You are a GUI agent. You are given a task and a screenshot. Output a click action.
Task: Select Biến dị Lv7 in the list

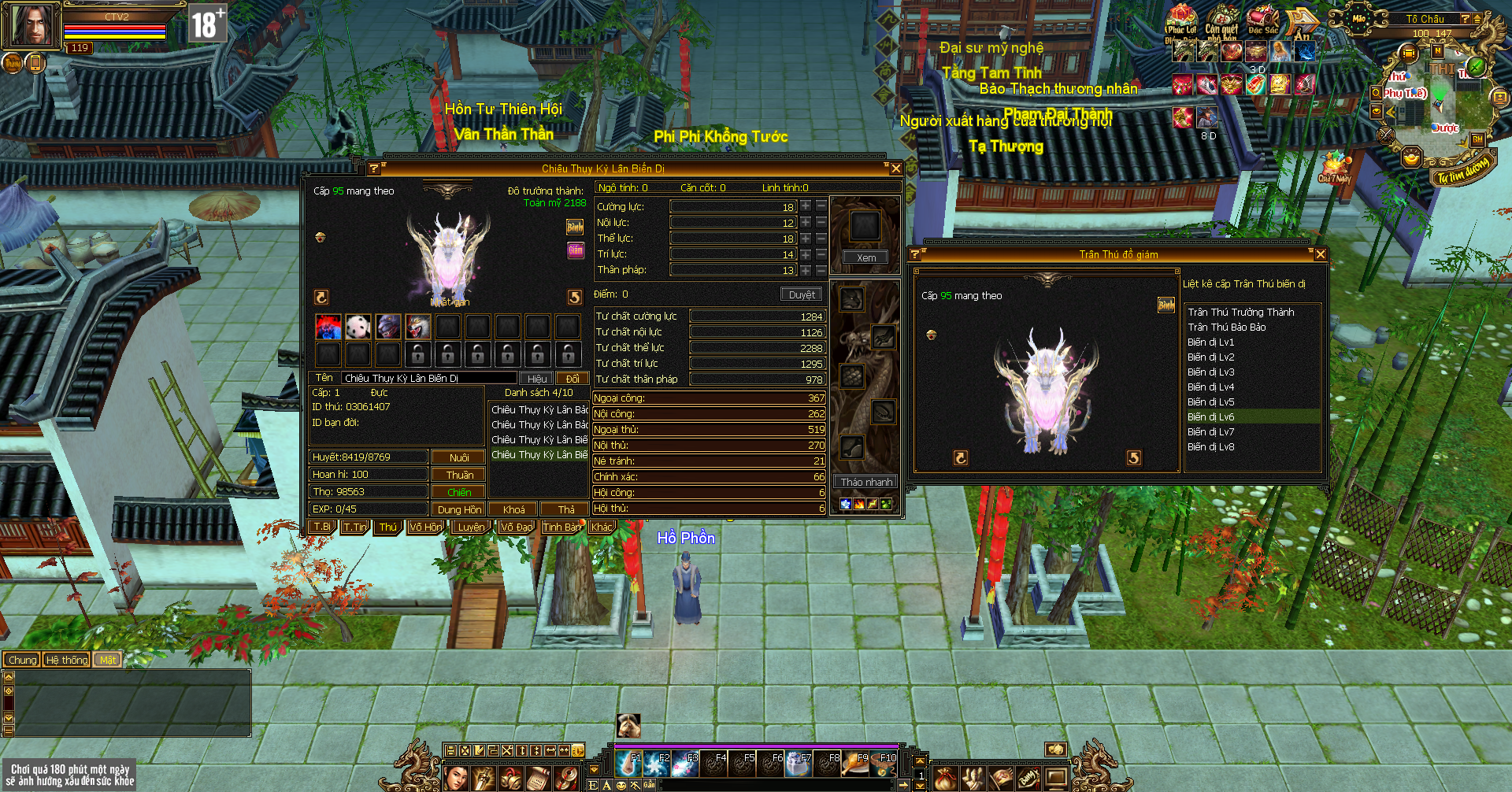(x=1210, y=432)
